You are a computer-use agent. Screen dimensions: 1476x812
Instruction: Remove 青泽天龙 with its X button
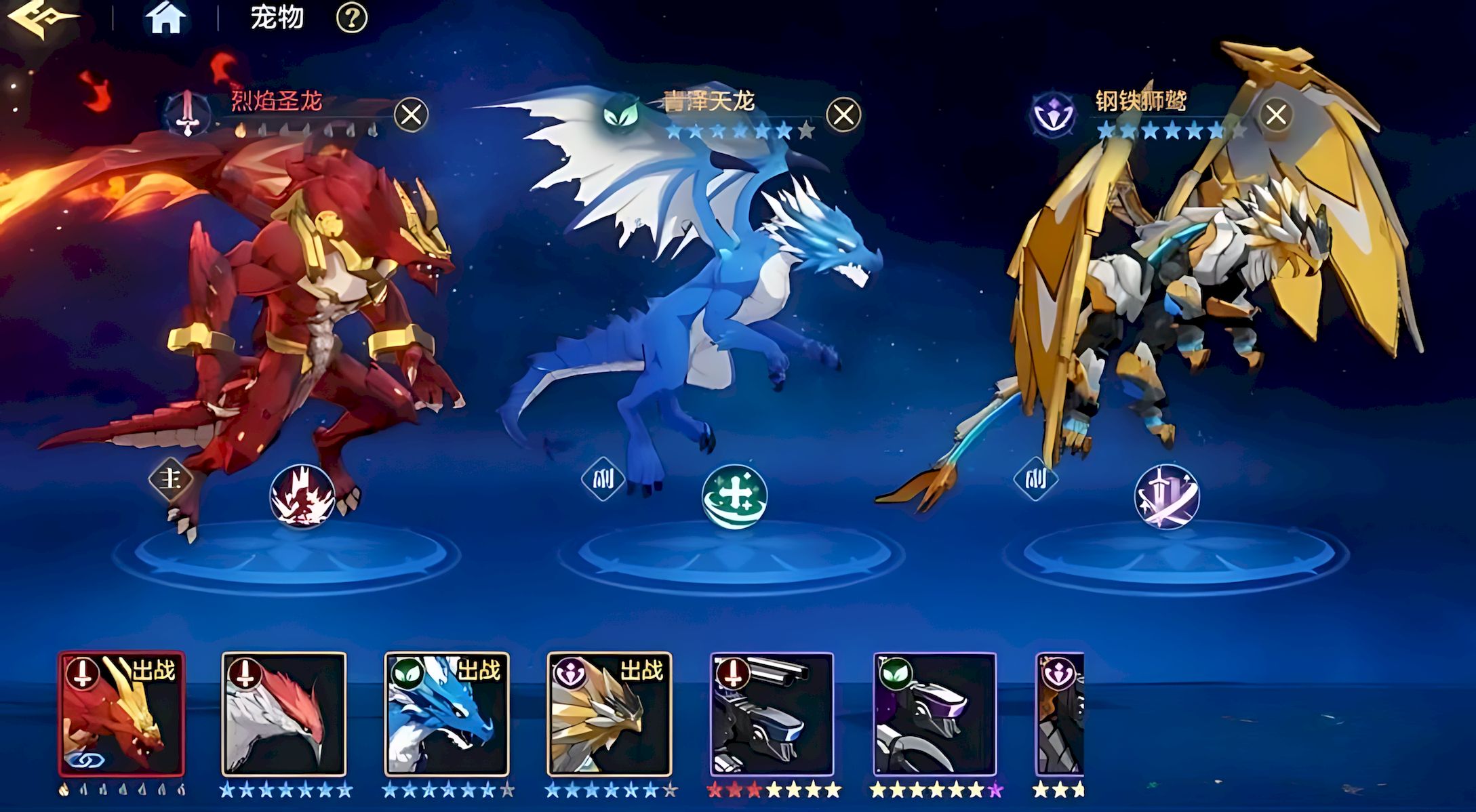point(843,115)
